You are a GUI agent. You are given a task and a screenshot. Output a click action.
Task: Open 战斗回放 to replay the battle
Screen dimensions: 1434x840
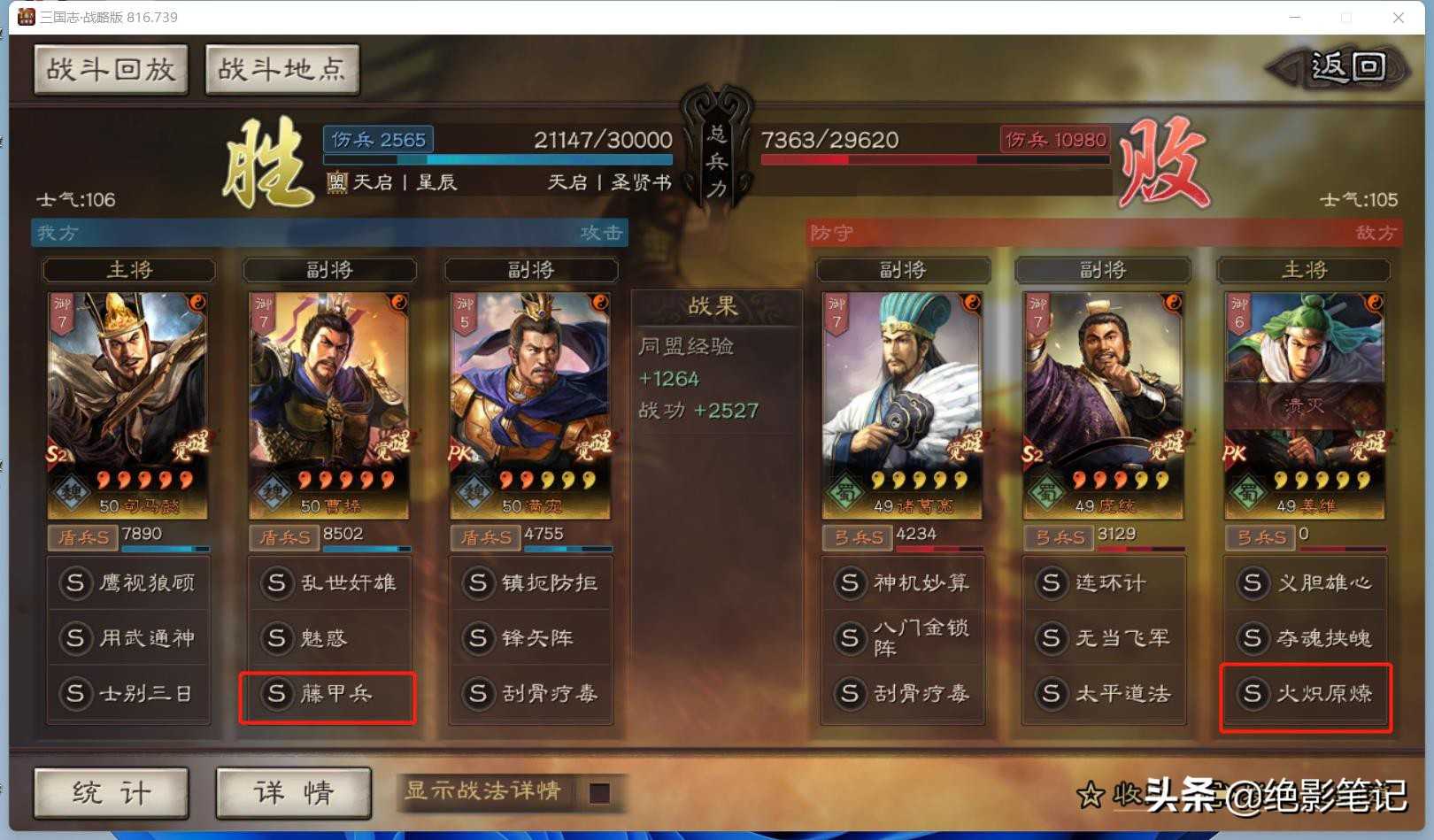[110, 68]
